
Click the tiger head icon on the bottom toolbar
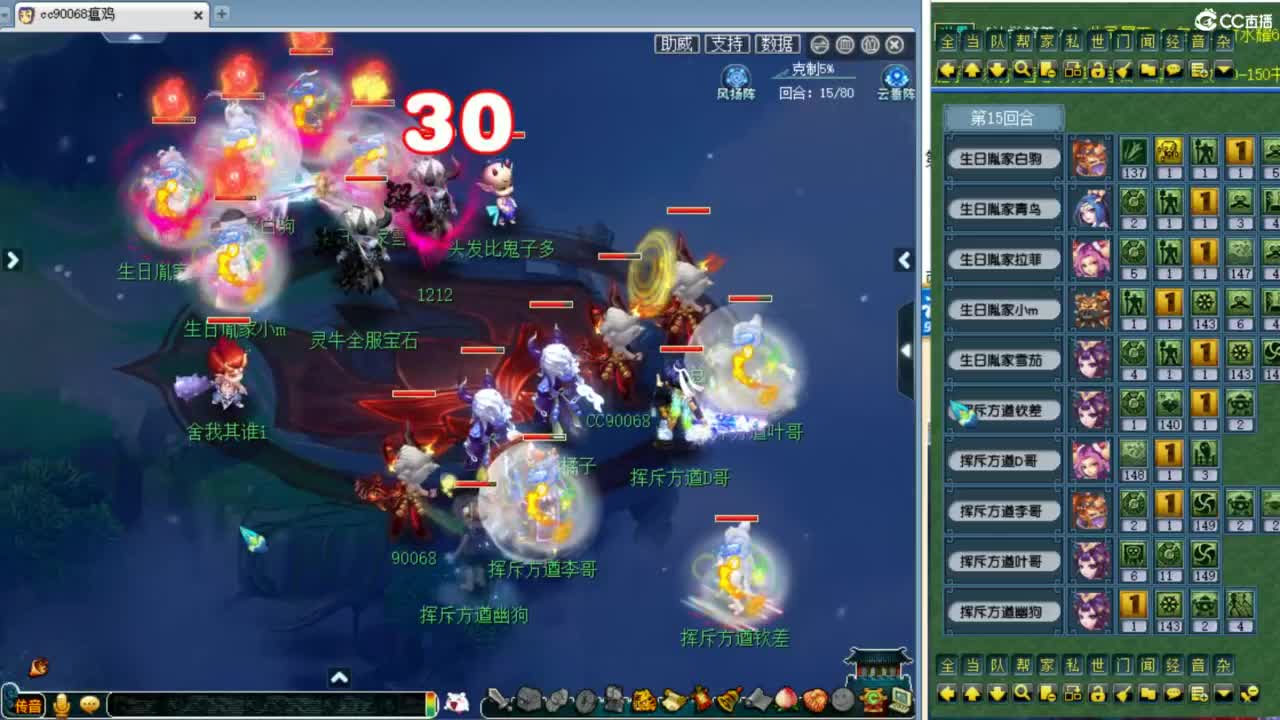642,701
